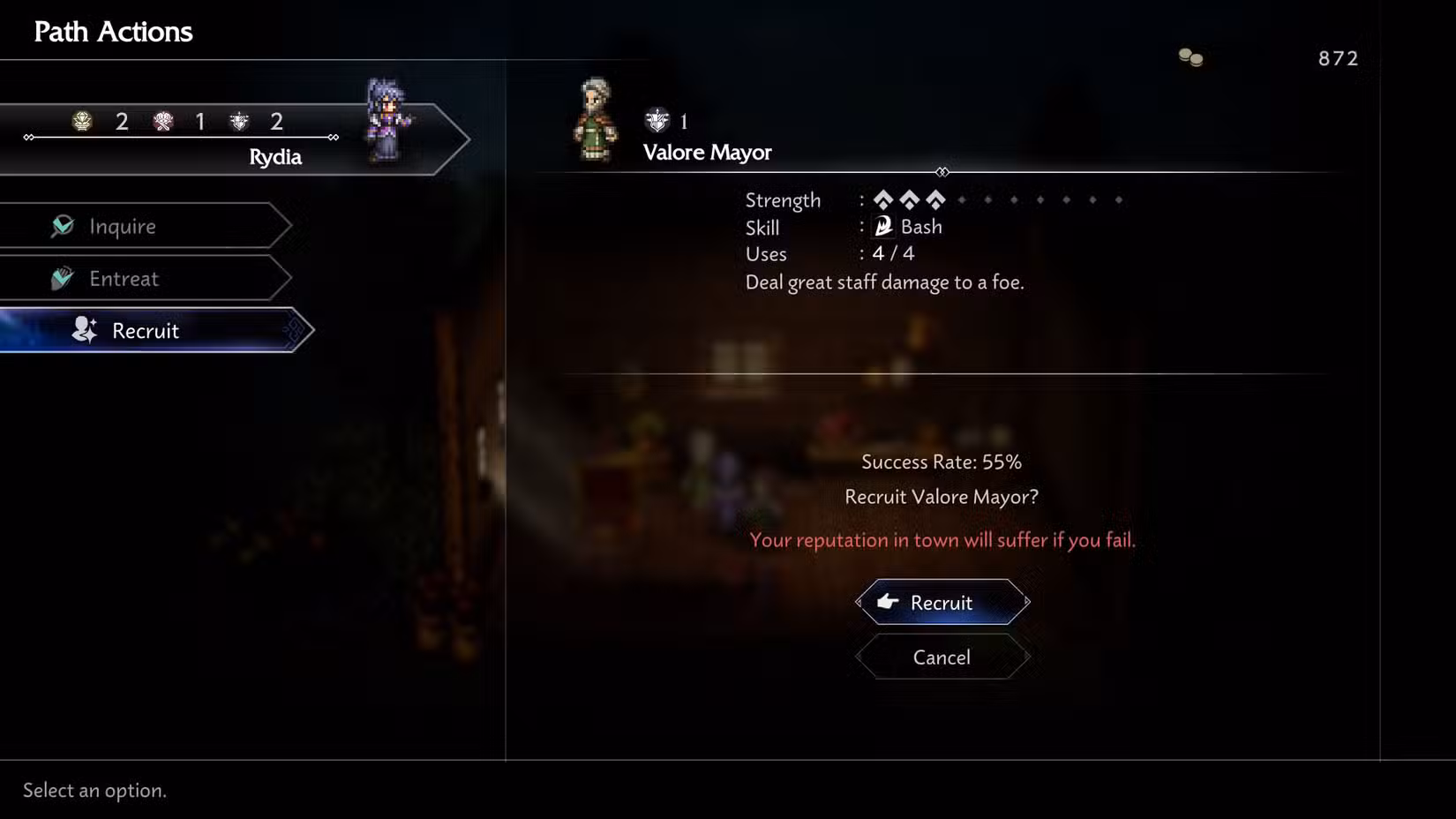
Task: Click the diamond ornament right of Rydia's banner
Action: pyautogui.click(x=334, y=138)
